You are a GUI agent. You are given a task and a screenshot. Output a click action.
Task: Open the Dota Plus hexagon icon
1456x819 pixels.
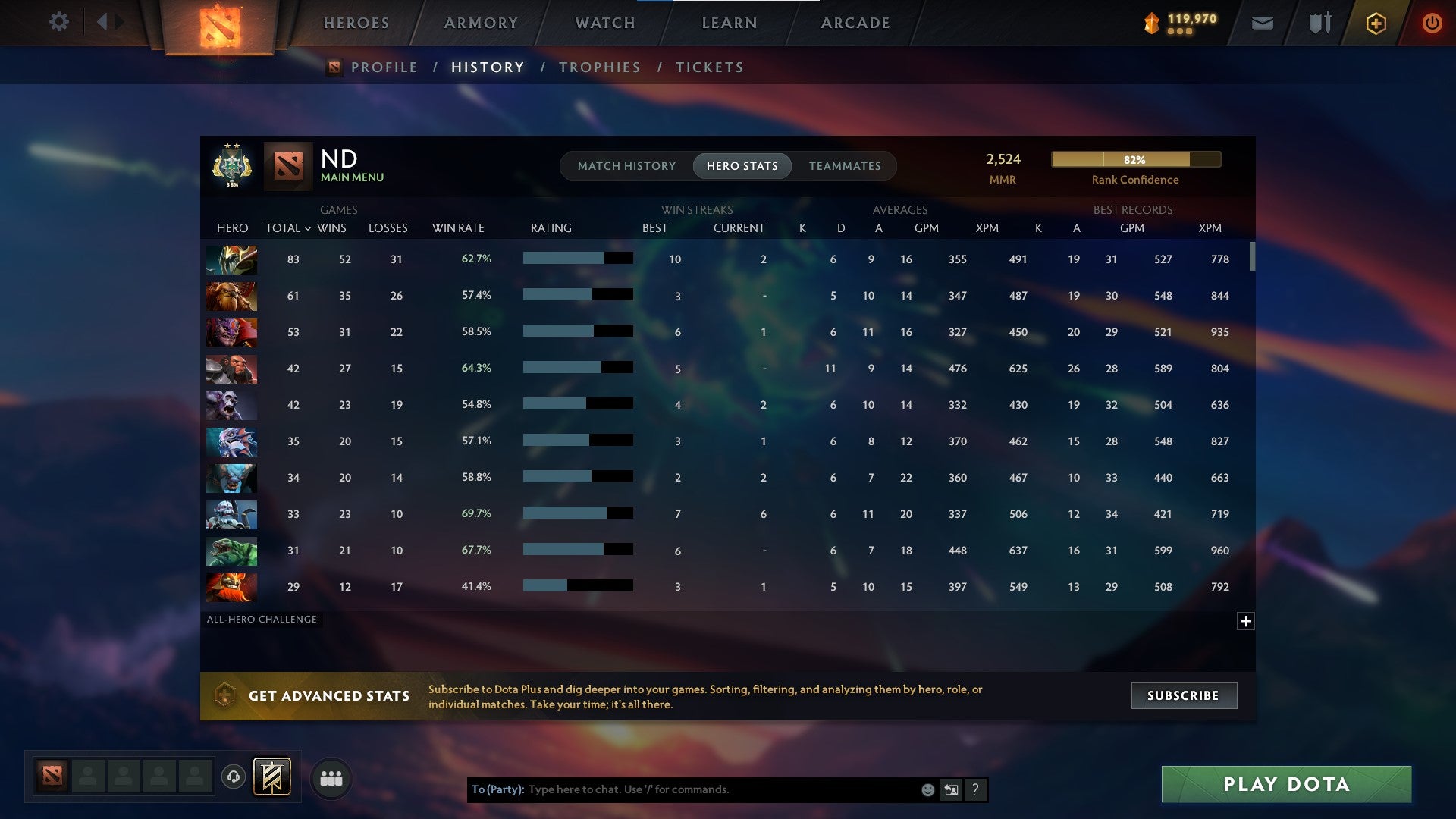[x=1376, y=23]
